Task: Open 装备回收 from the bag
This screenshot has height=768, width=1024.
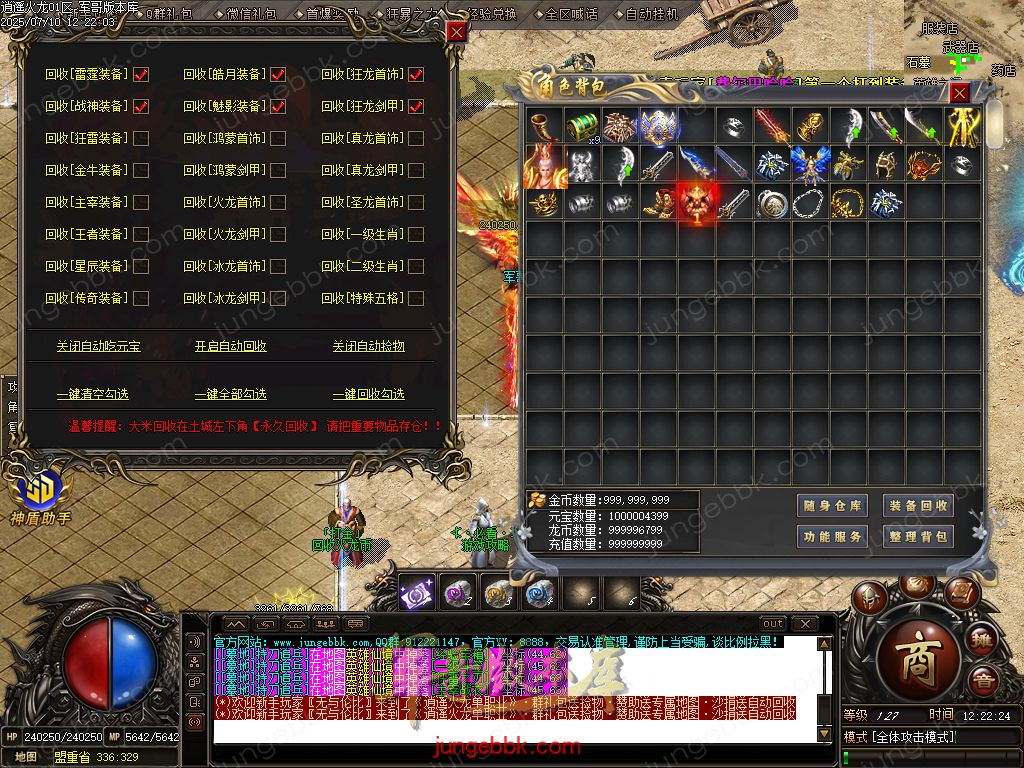Action: point(917,506)
